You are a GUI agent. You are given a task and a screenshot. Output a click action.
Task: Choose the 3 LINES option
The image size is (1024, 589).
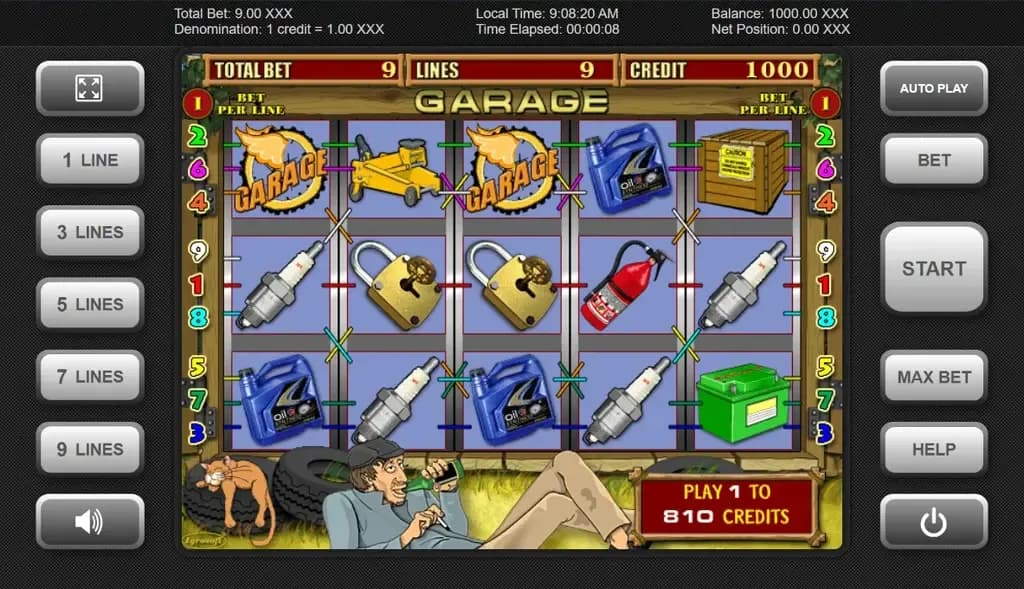pyautogui.click(x=89, y=232)
